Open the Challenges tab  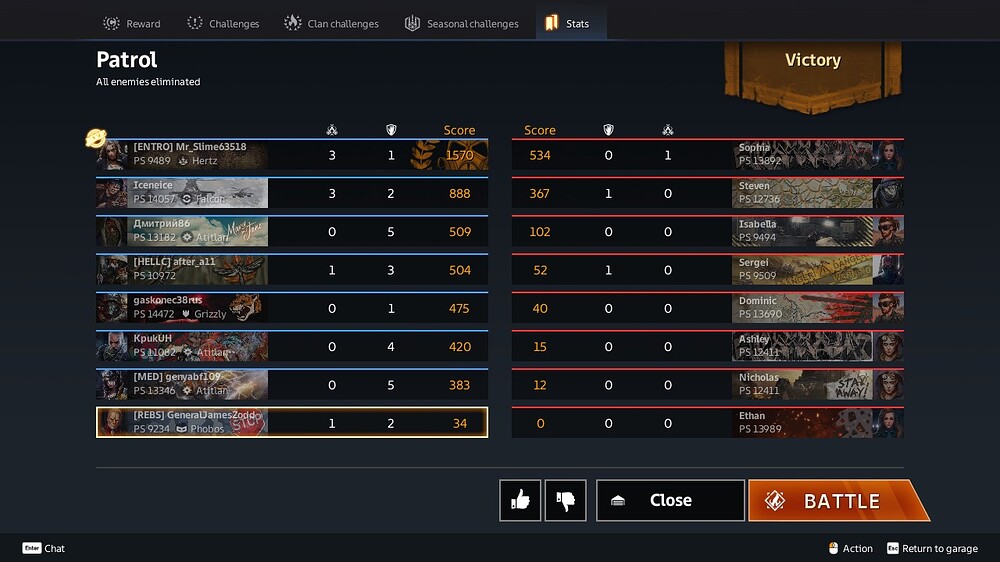click(x=222, y=23)
